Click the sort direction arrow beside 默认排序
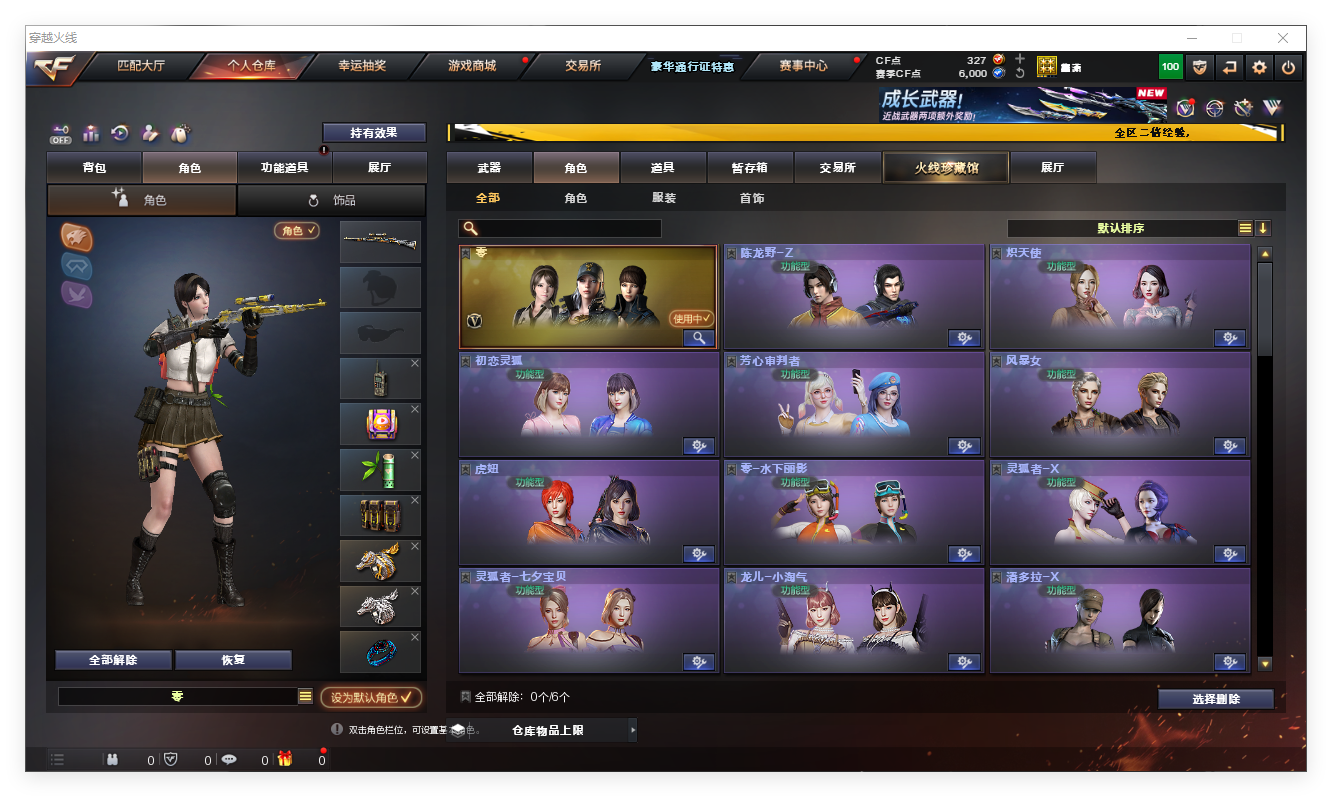The height and width of the screenshot is (797, 1332). pyautogui.click(x=1264, y=228)
